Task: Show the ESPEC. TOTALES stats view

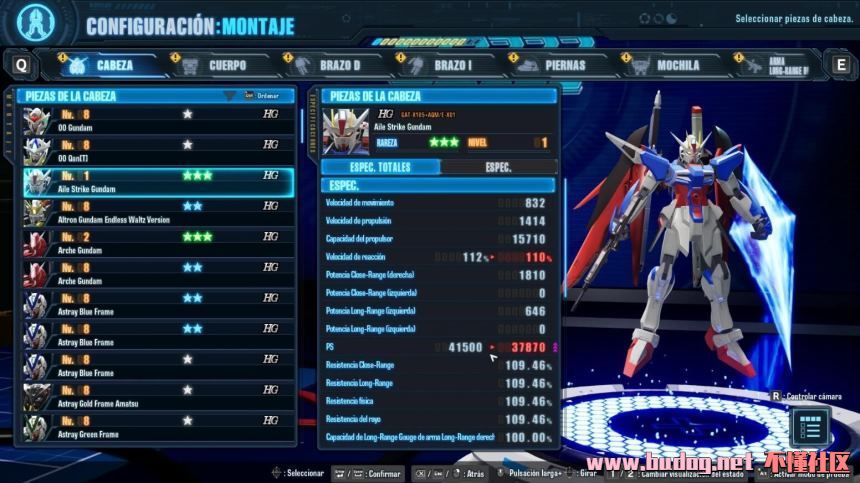Action: point(380,167)
